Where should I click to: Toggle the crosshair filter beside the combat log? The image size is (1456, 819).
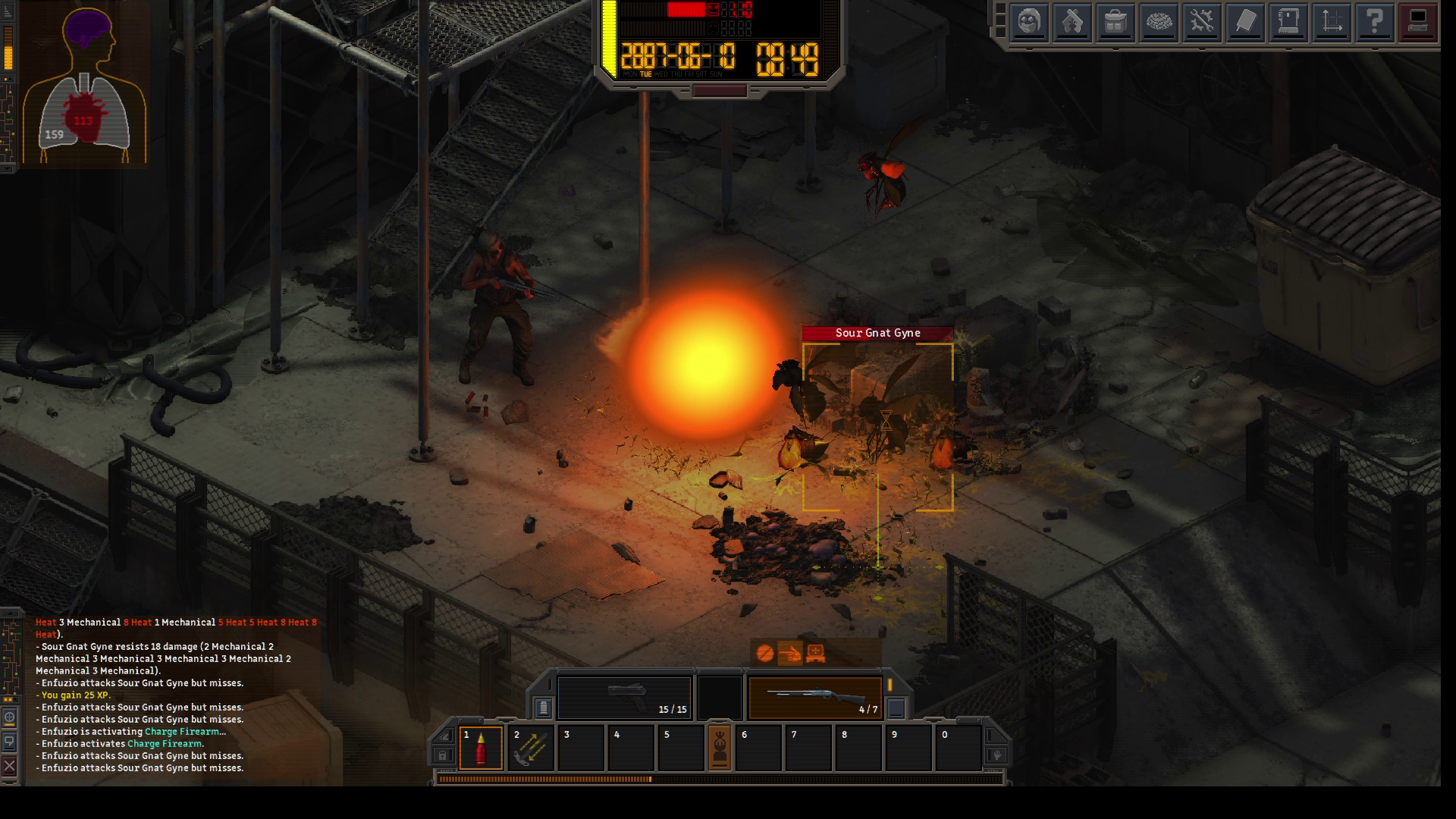point(10,717)
